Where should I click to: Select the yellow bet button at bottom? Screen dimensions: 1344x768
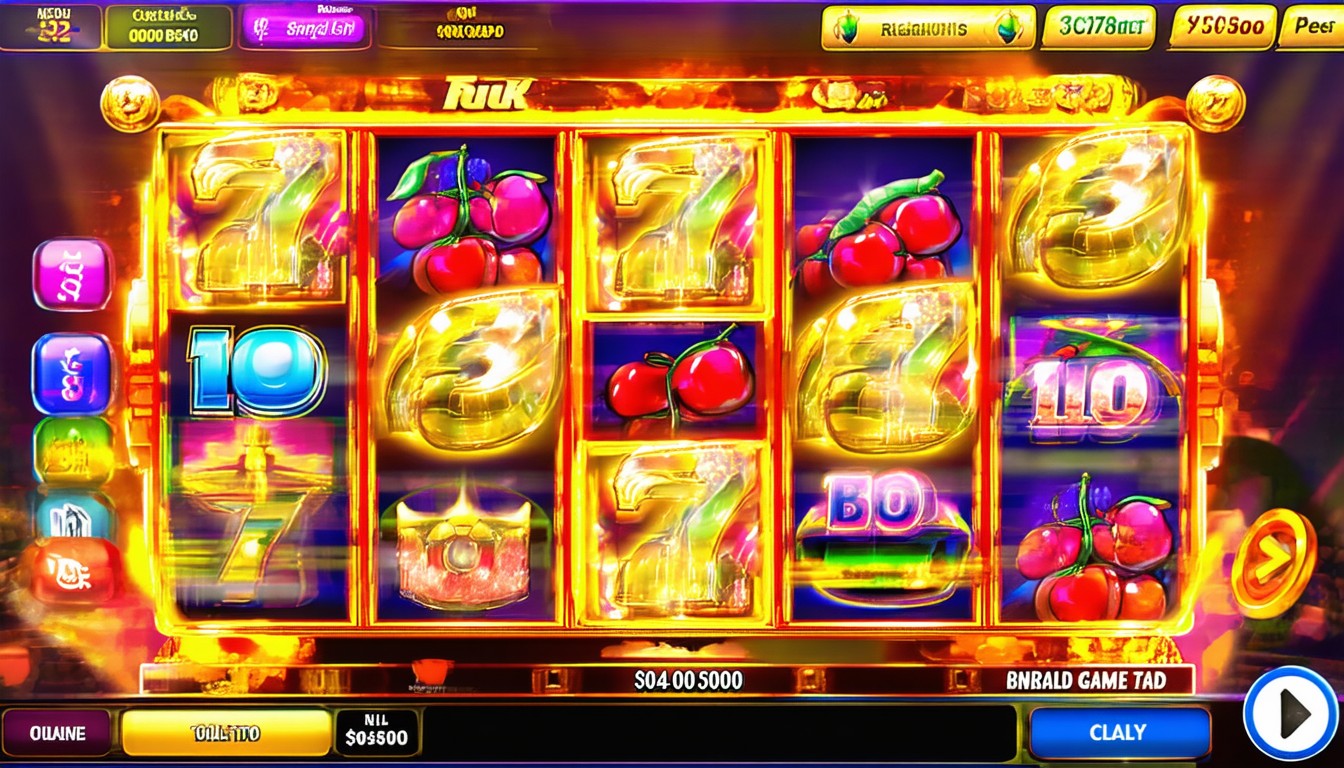(x=225, y=733)
